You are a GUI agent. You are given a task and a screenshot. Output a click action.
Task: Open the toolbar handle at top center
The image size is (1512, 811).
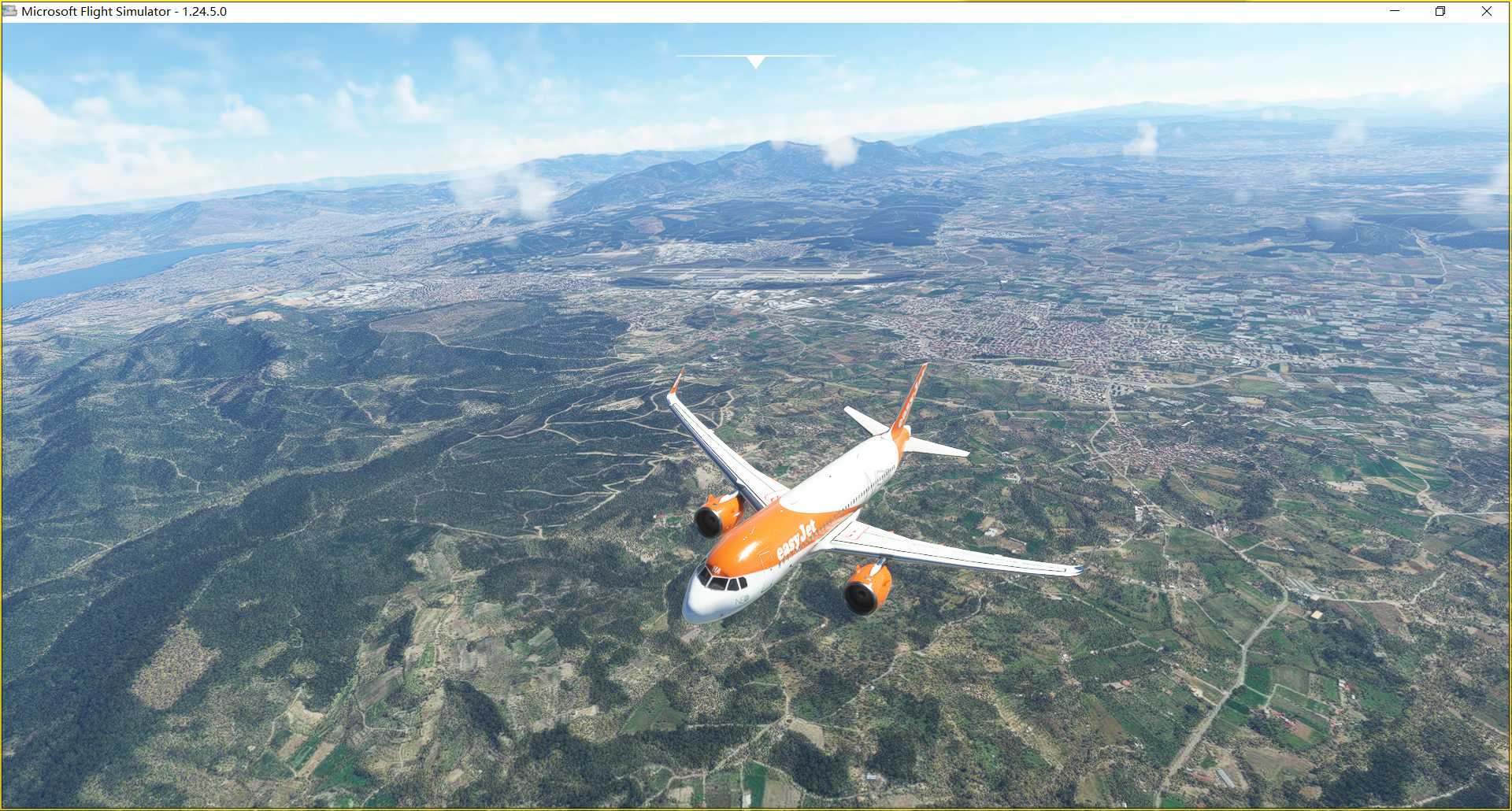coord(755,61)
